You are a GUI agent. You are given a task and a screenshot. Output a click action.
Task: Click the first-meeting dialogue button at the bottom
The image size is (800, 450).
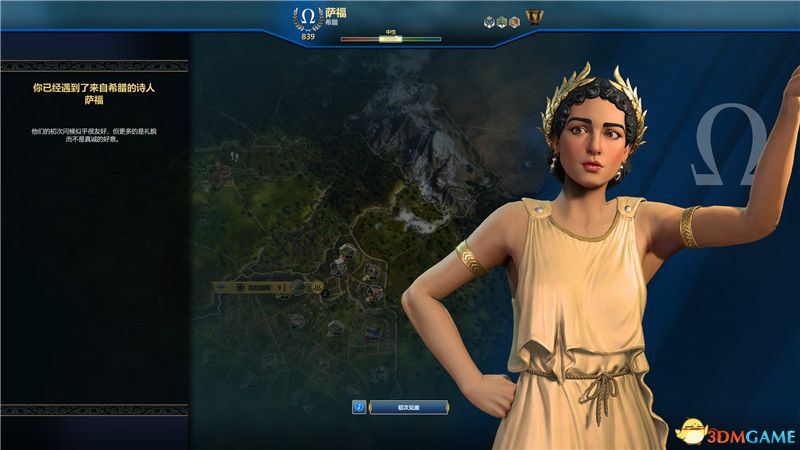click(409, 407)
